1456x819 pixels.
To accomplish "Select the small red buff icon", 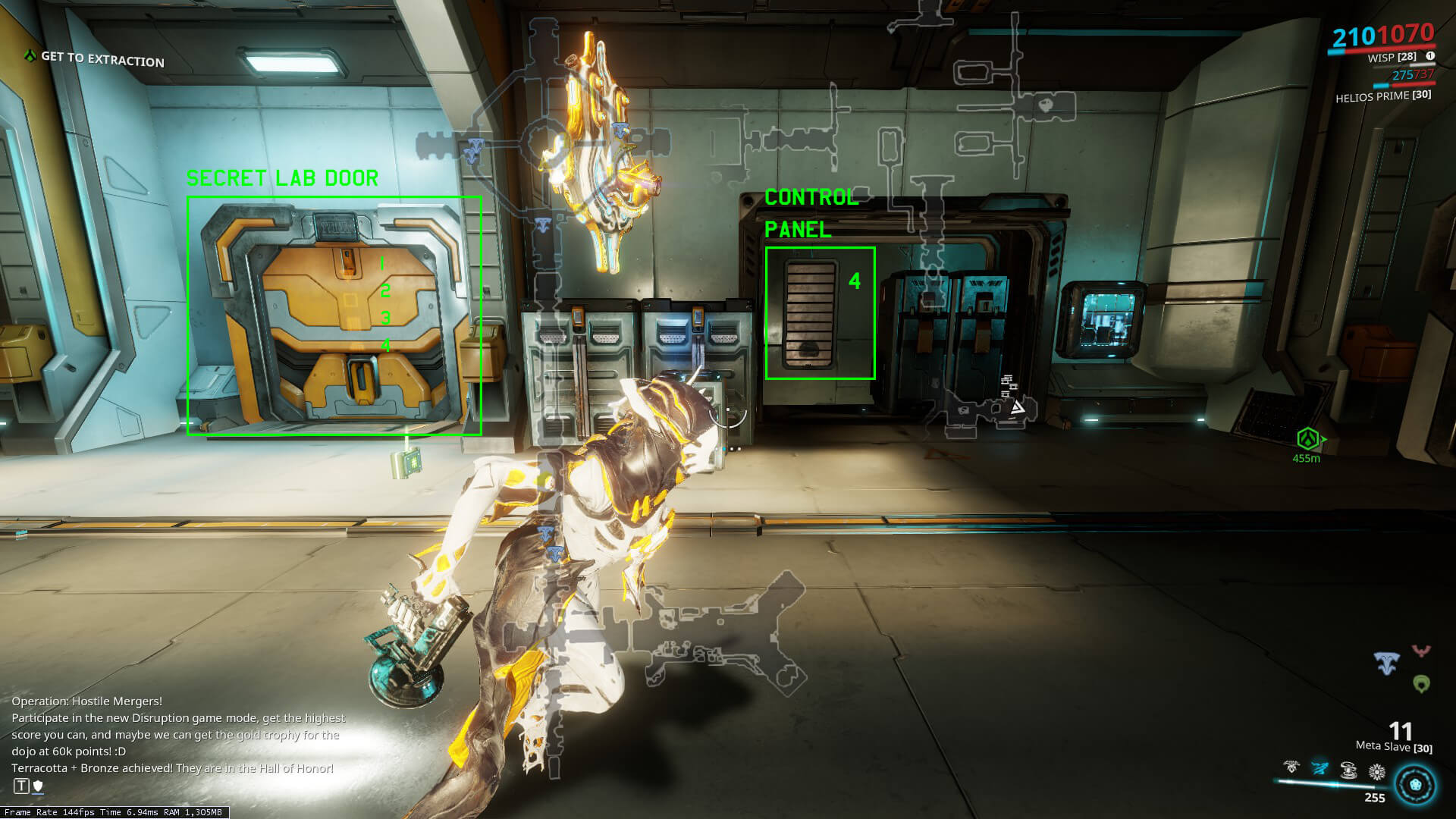I will (1421, 651).
